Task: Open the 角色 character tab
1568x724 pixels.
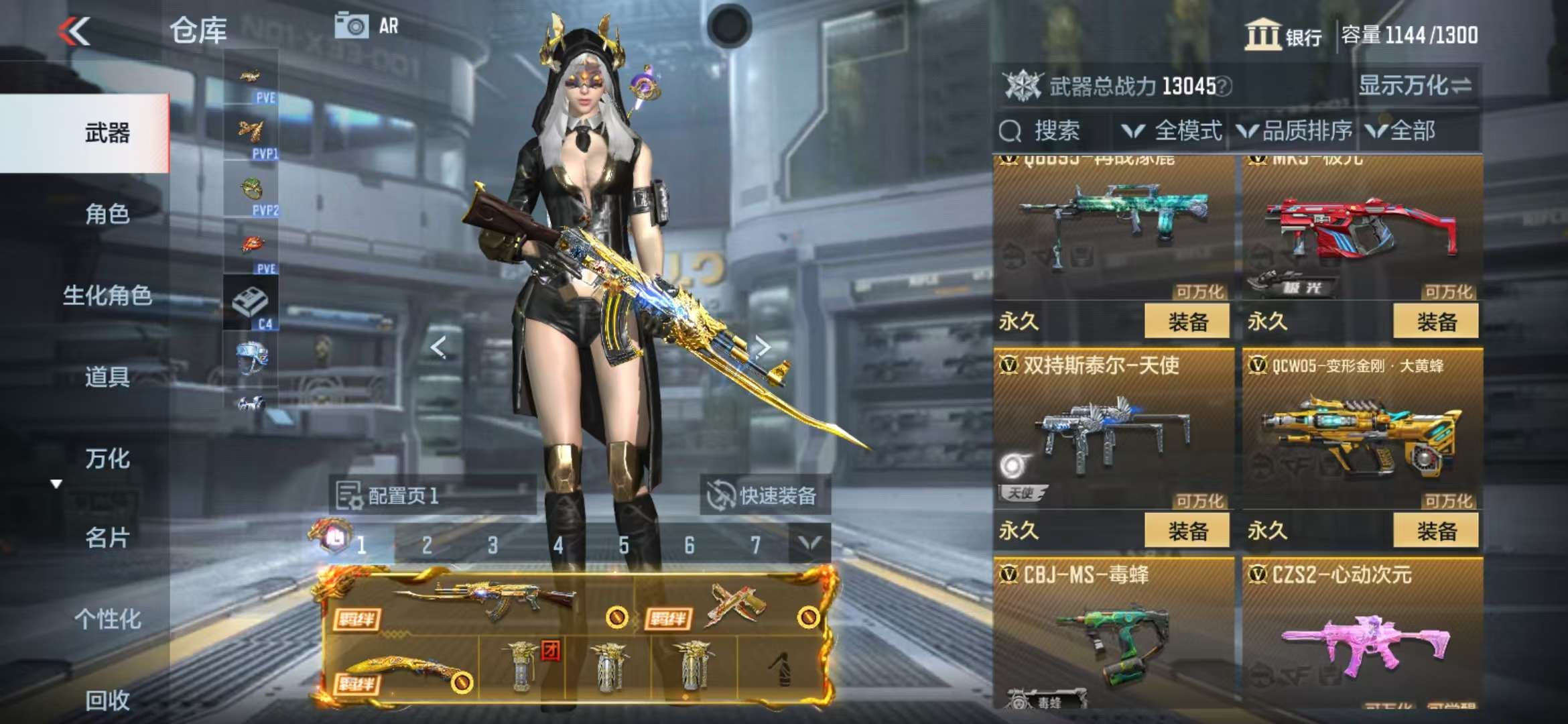Action: click(x=107, y=215)
